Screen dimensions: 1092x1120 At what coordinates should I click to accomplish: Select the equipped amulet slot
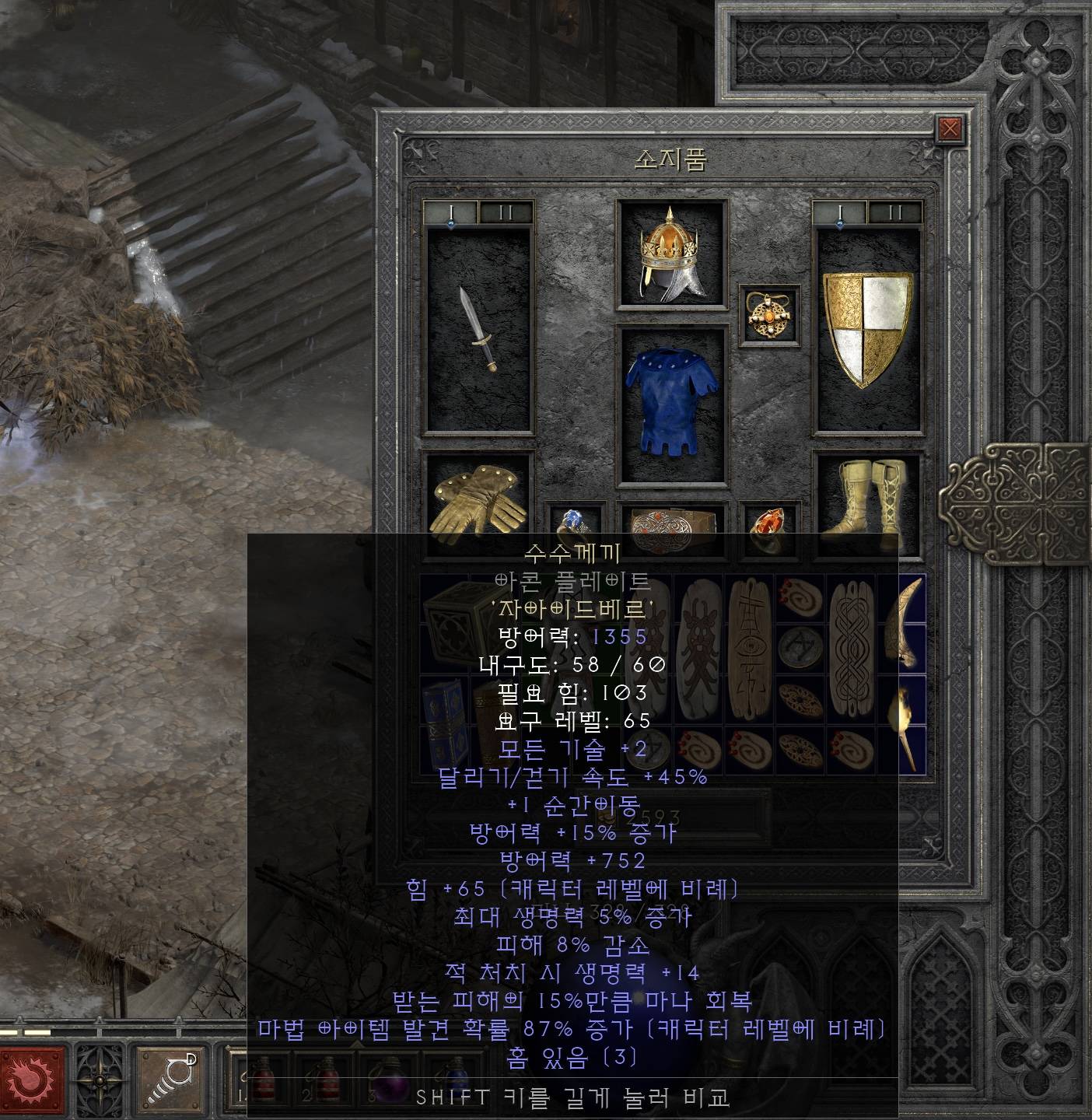point(768,313)
